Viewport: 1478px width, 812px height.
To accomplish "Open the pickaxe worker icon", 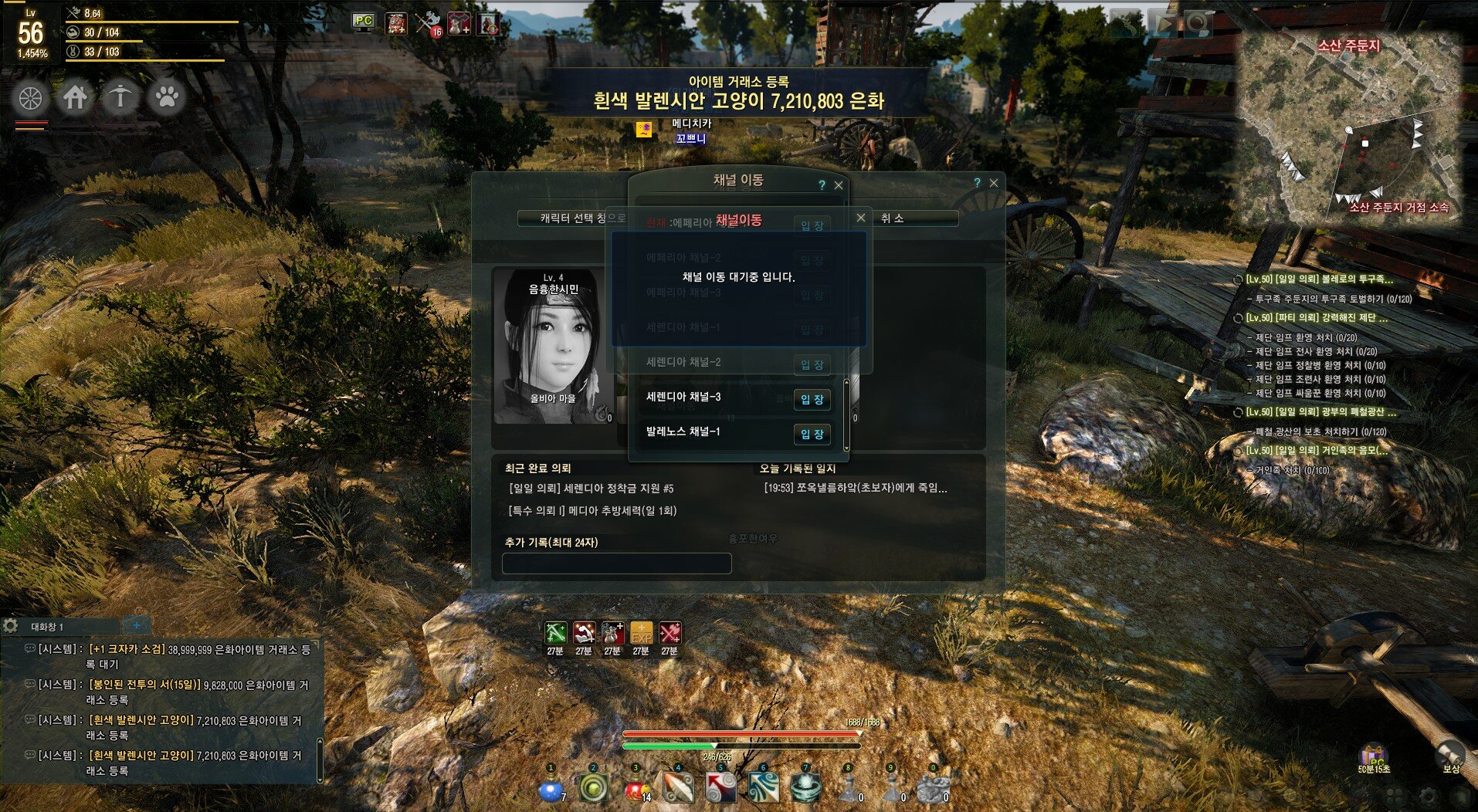I will coord(120,98).
